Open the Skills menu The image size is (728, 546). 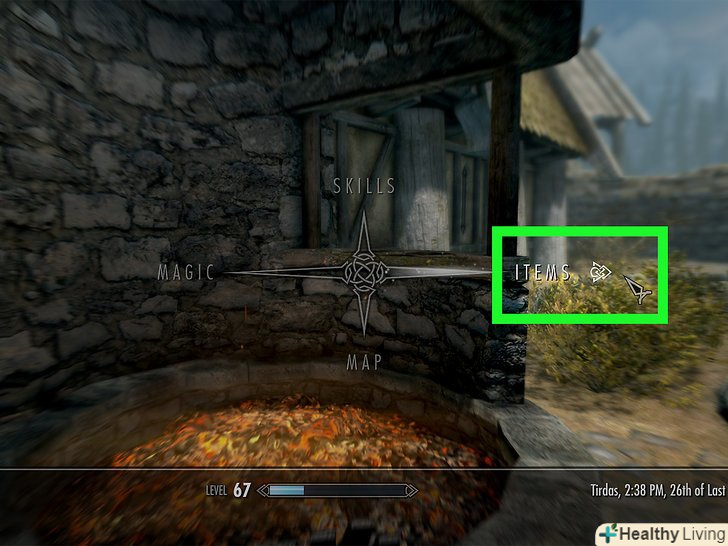tap(365, 186)
